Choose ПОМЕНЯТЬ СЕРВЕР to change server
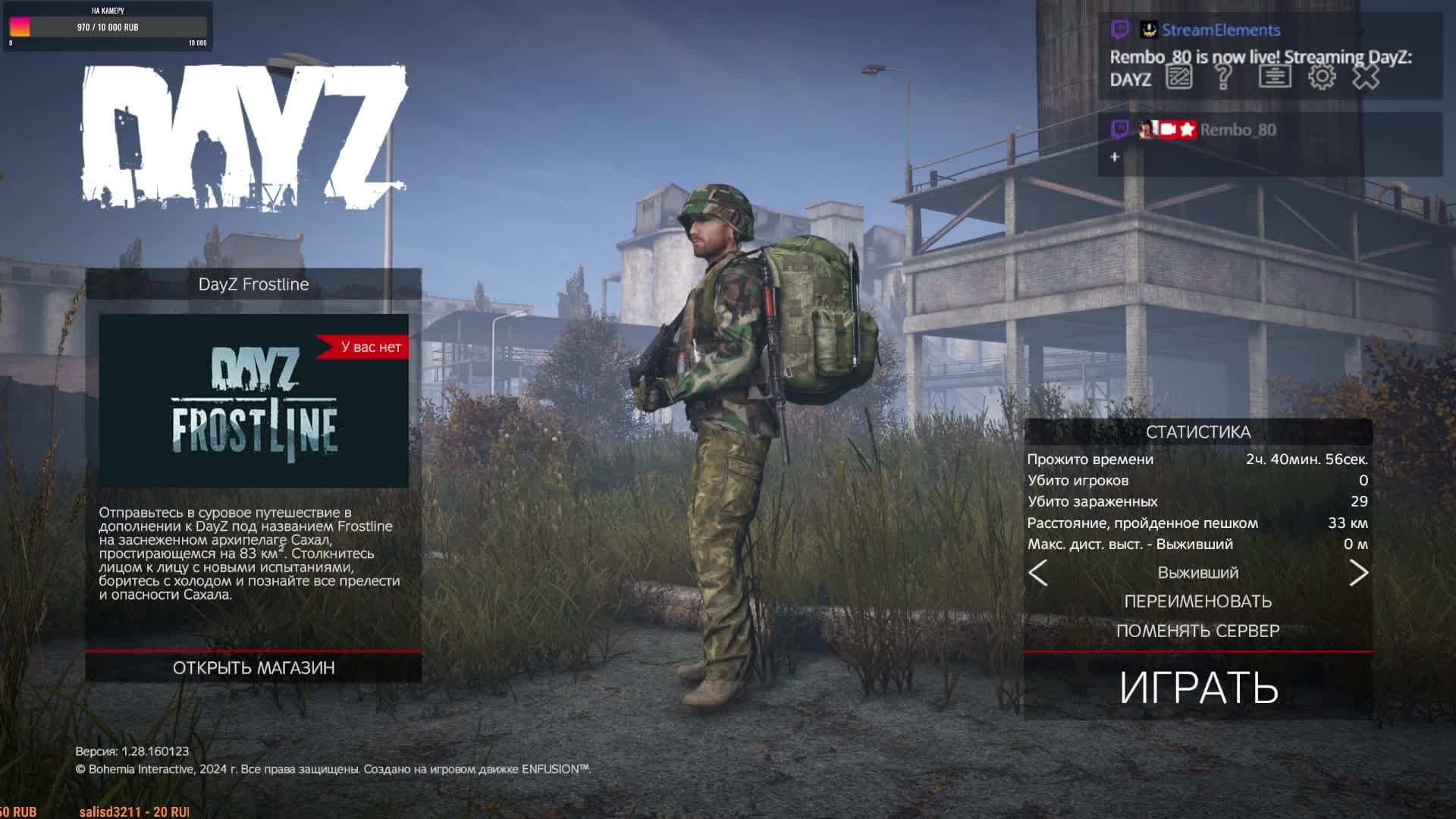The width and height of the screenshot is (1456, 819). pyautogui.click(x=1198, y=631)
